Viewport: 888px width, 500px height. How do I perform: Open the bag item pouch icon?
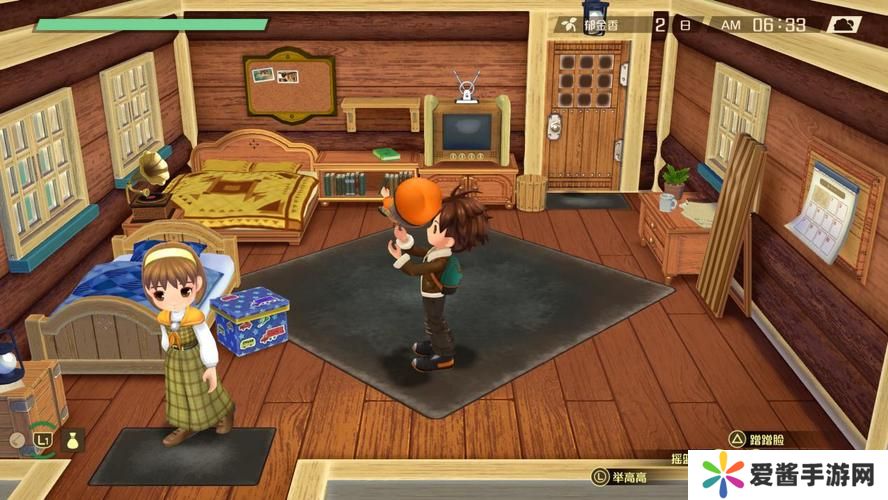pyautogui.click(x=74, y=438)
